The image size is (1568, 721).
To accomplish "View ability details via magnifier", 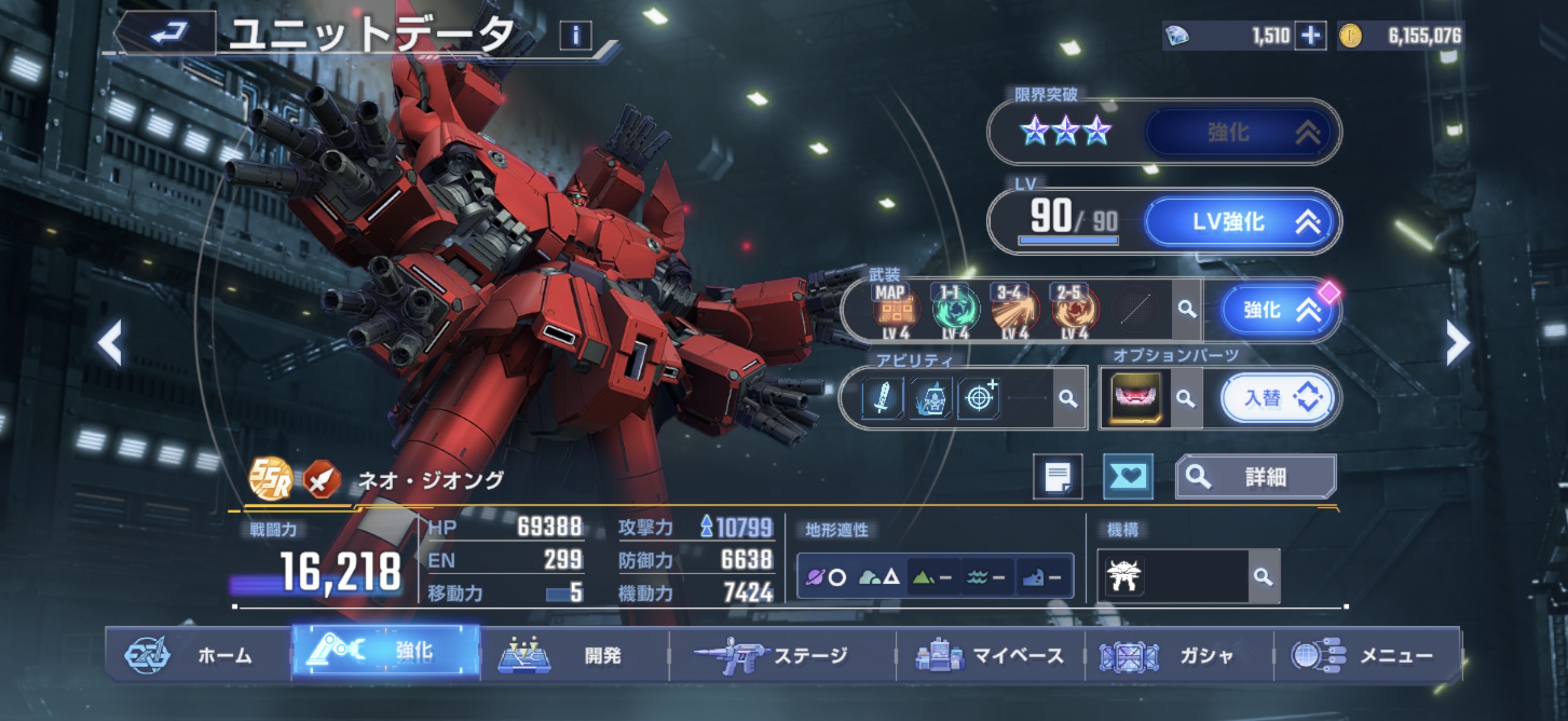I will [x=1068, y=398].
